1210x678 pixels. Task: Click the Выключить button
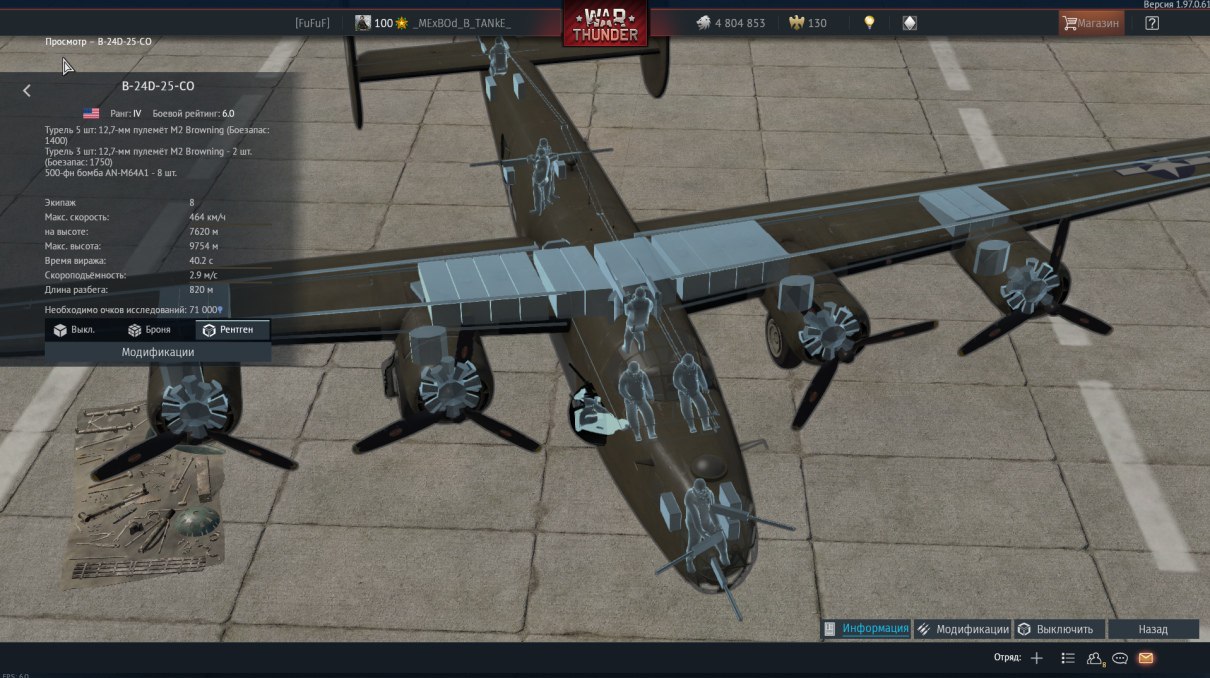coord(1061,629)
